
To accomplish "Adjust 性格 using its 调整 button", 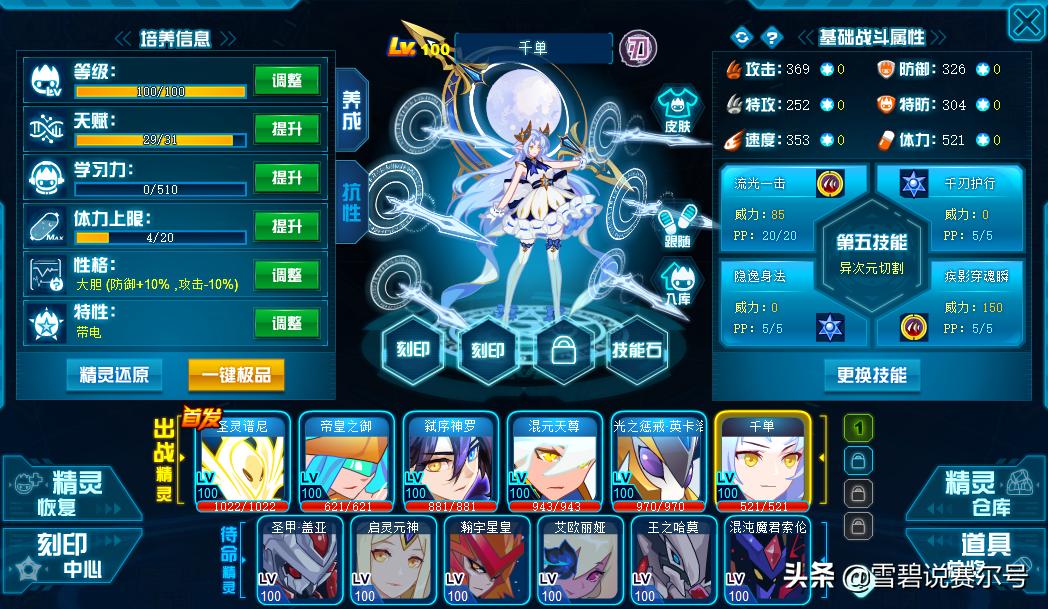I will coord(287,275).
